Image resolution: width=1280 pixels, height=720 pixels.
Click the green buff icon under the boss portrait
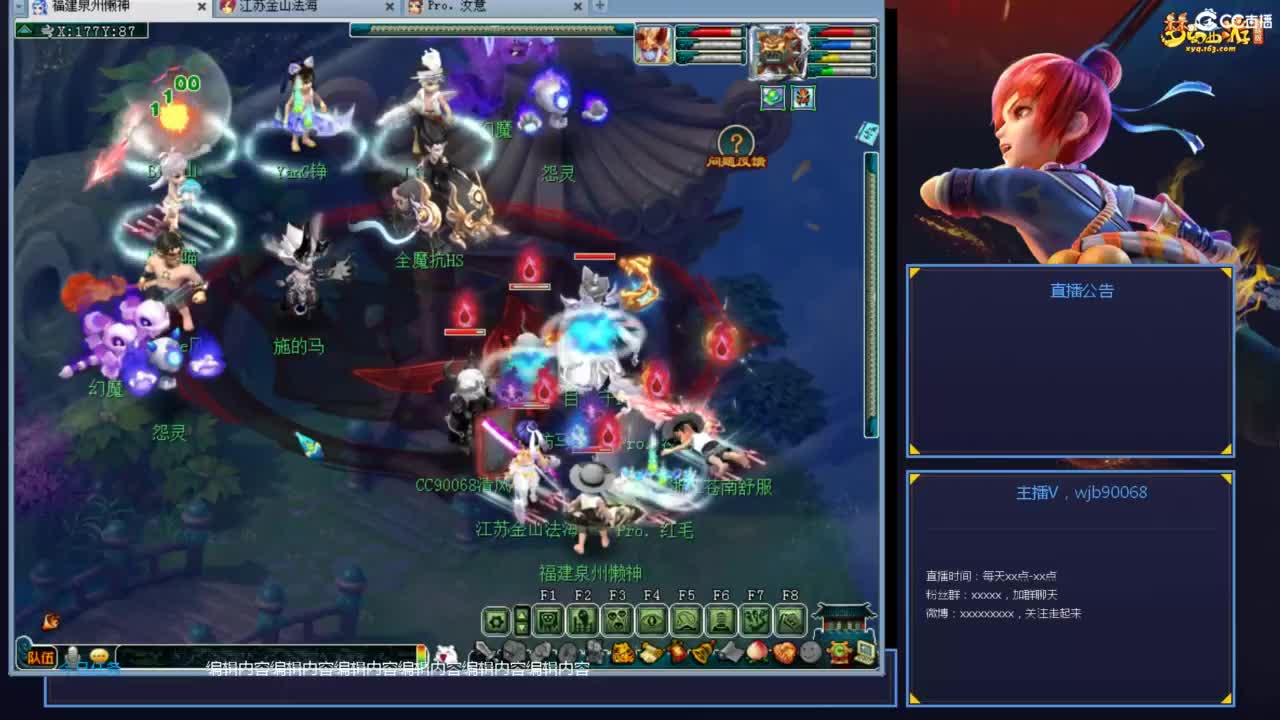pyautogui.click(x=773, y=98)
